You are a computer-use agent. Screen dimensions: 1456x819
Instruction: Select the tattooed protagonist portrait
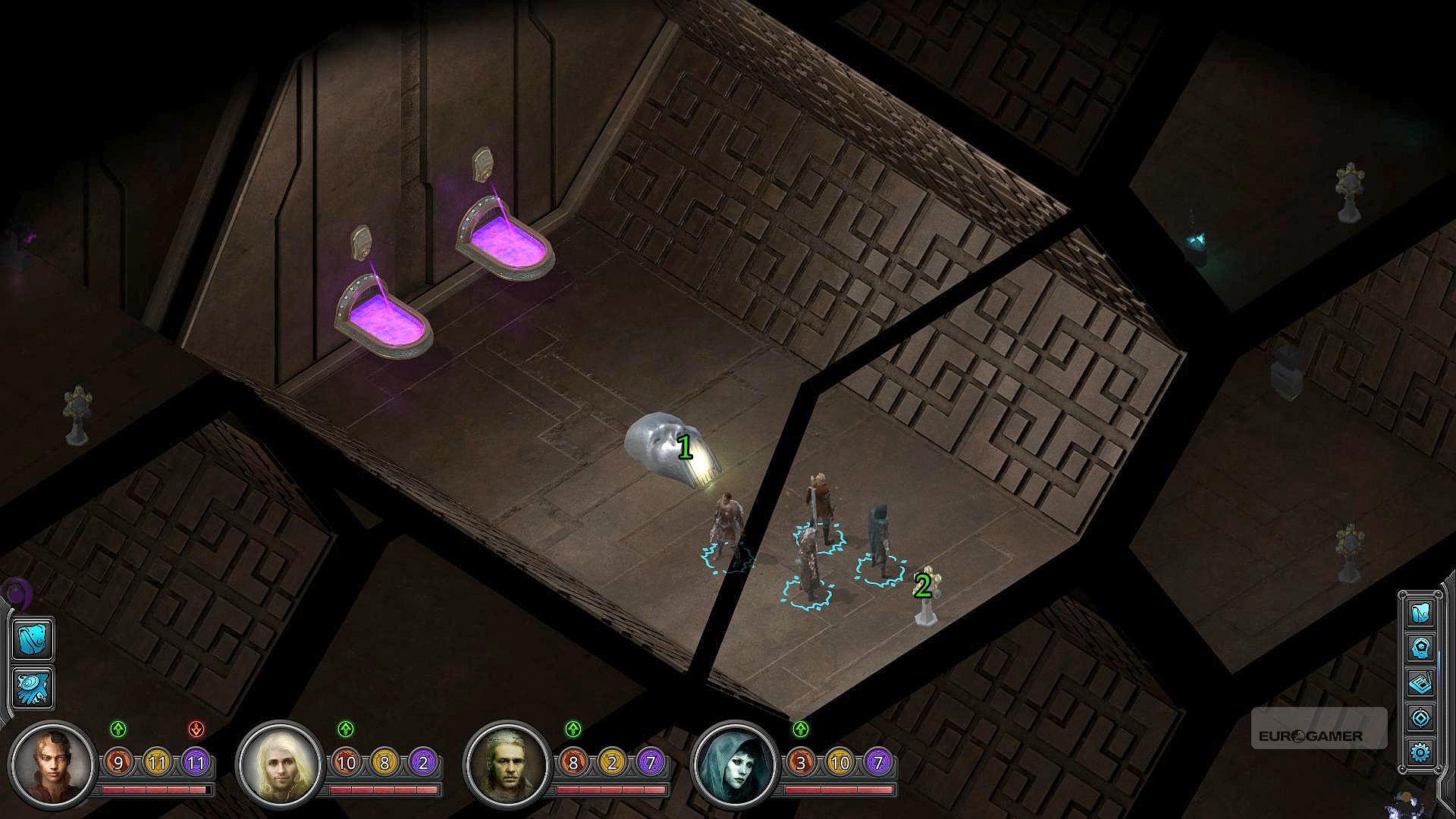(x=52, y=762)
